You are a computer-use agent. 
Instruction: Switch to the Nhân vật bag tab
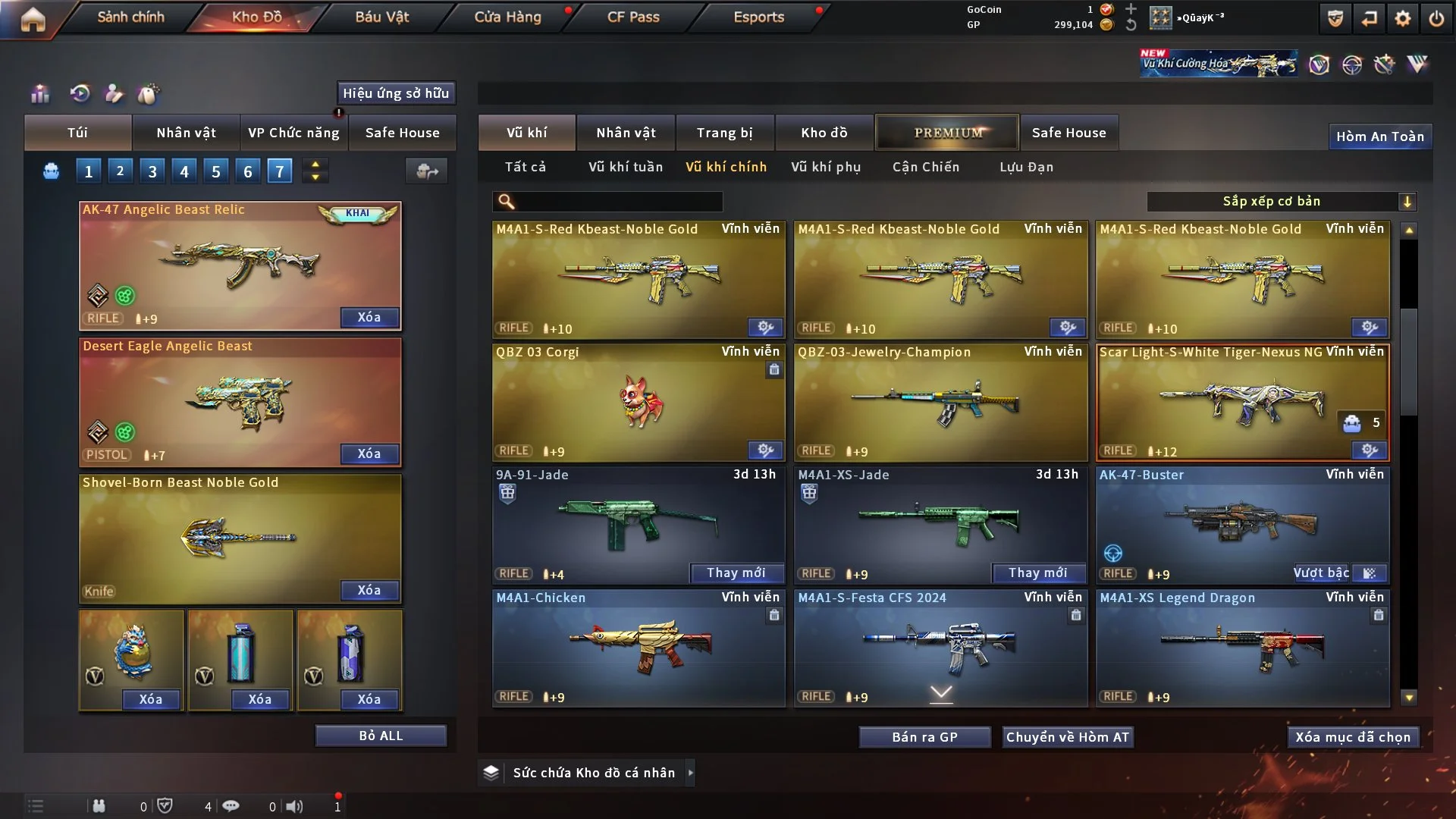186,133
